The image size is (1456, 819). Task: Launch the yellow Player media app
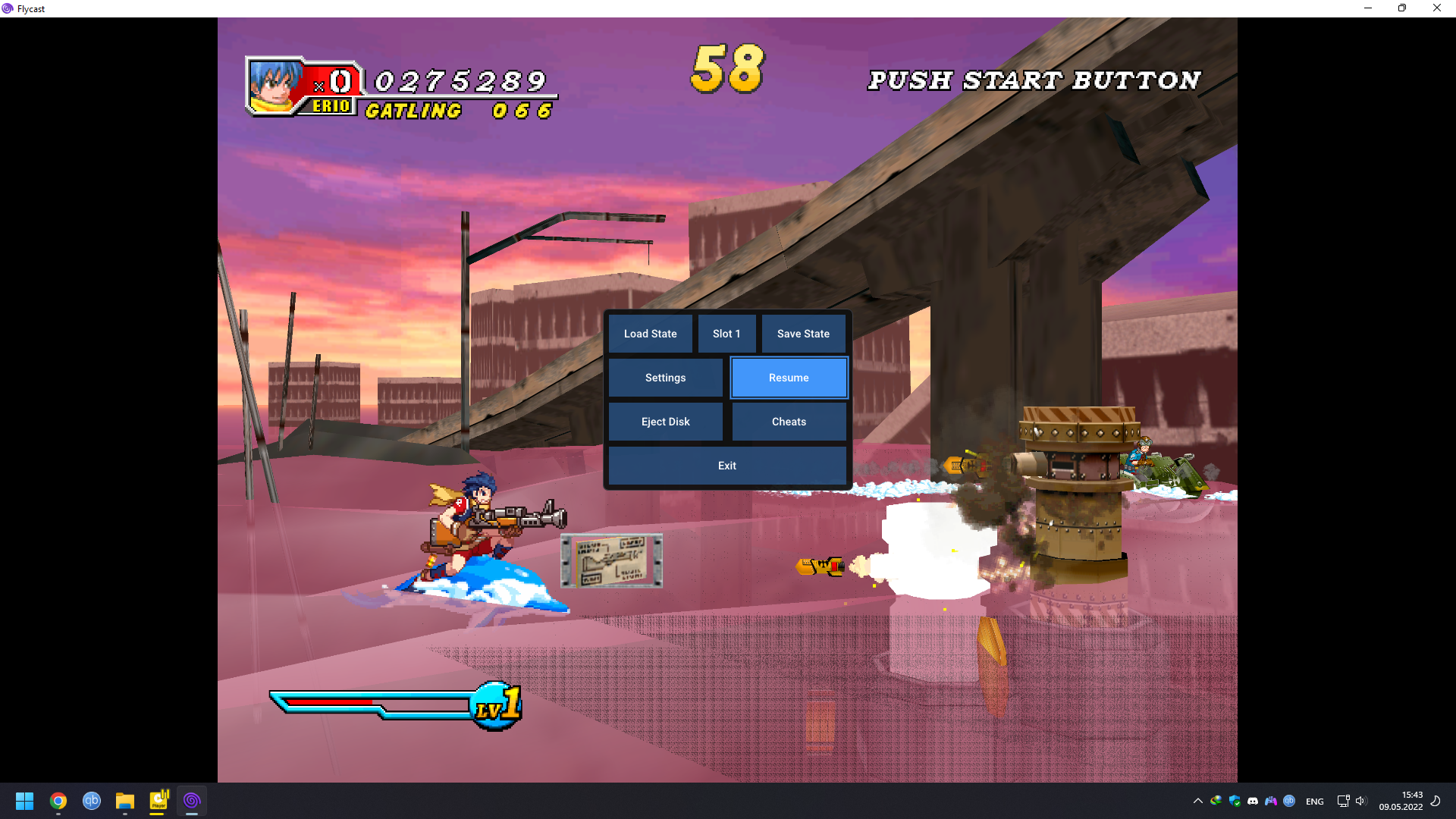[x=158, y=801]
